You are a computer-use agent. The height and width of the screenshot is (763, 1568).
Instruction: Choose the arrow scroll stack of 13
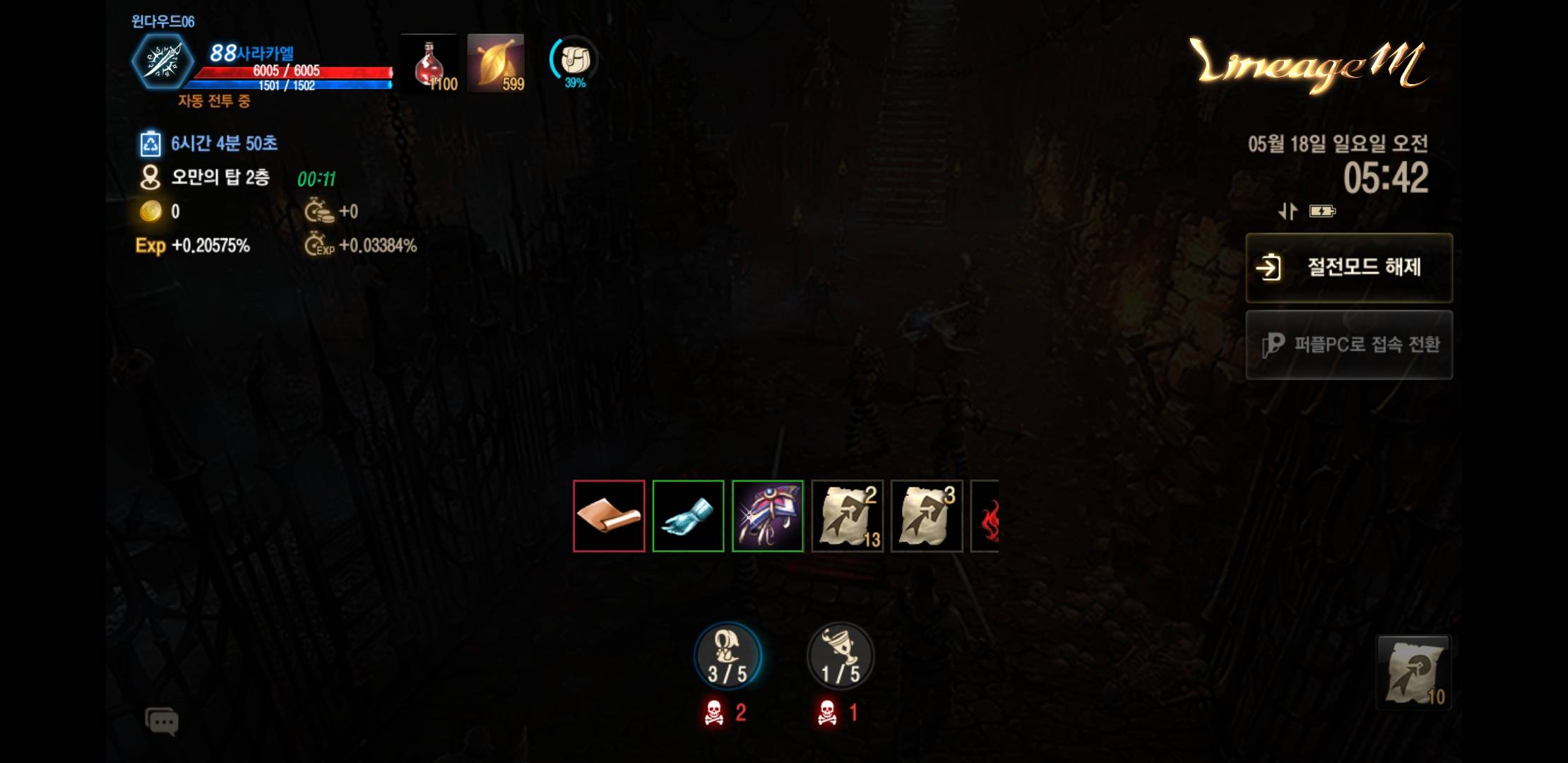(848, 516)
